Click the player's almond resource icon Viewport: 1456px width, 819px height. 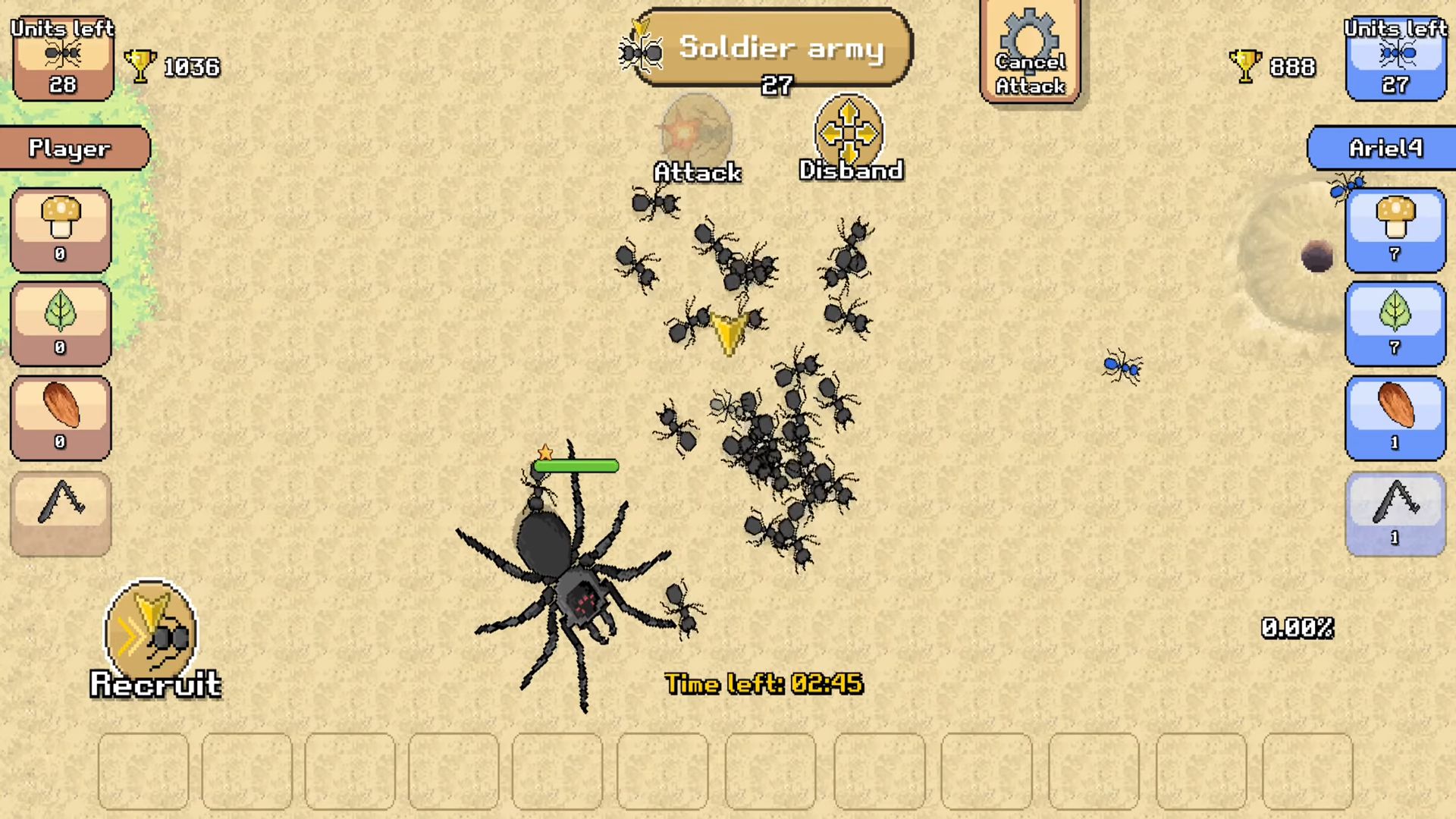60,416
